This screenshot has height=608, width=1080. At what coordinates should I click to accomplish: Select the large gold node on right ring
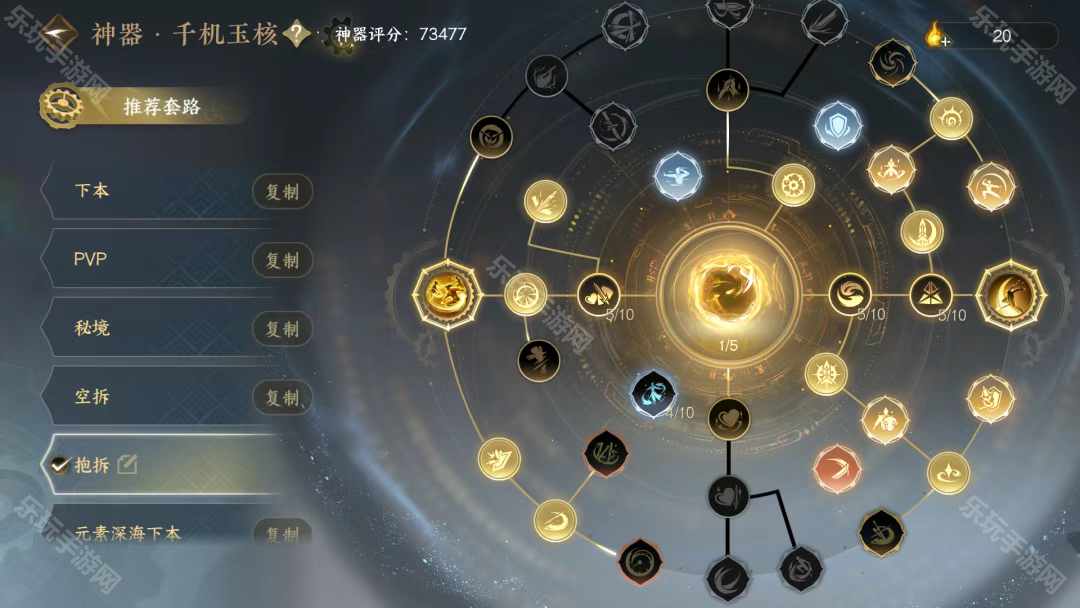click(1010, 294)
